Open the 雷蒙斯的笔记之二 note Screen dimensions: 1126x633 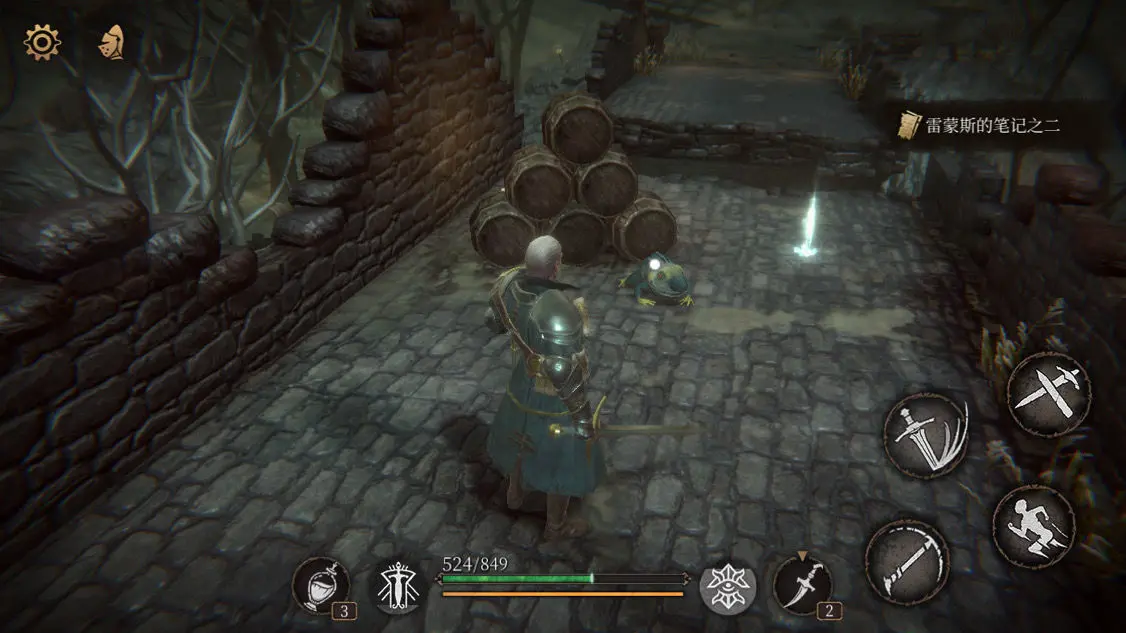(990, 125)
